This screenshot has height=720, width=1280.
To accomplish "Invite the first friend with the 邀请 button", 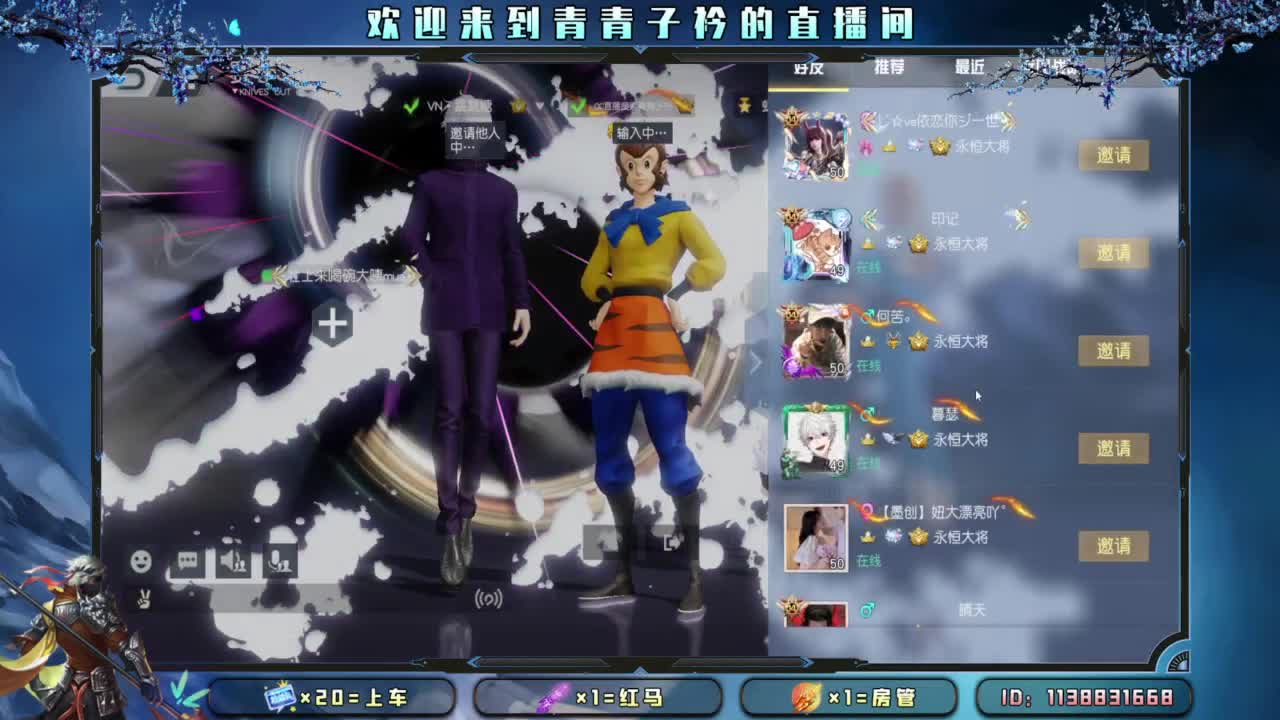I will [x=1114, y=156].
